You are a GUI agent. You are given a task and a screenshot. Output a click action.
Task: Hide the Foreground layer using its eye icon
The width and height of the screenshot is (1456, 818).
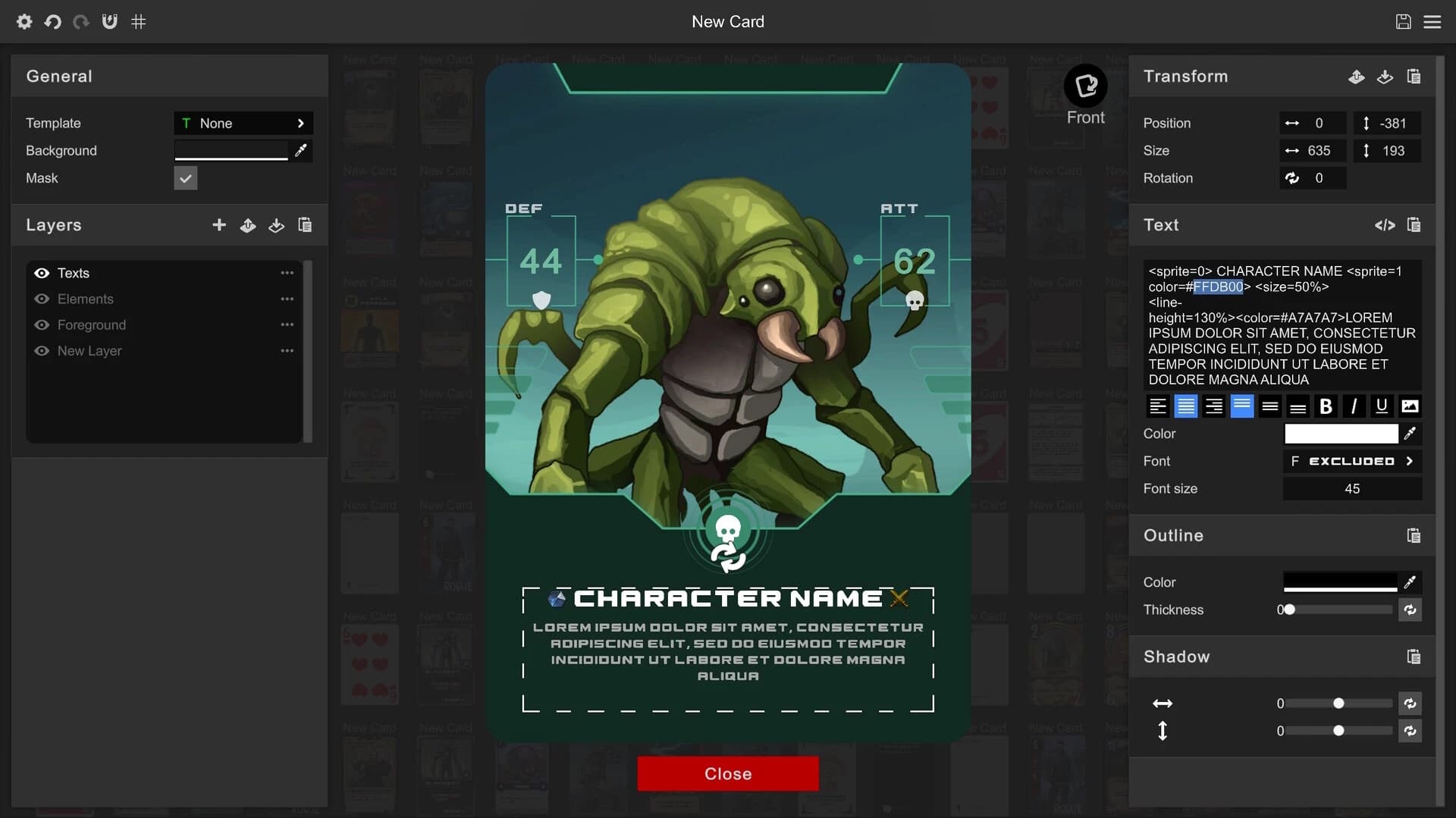coord(42,324)
